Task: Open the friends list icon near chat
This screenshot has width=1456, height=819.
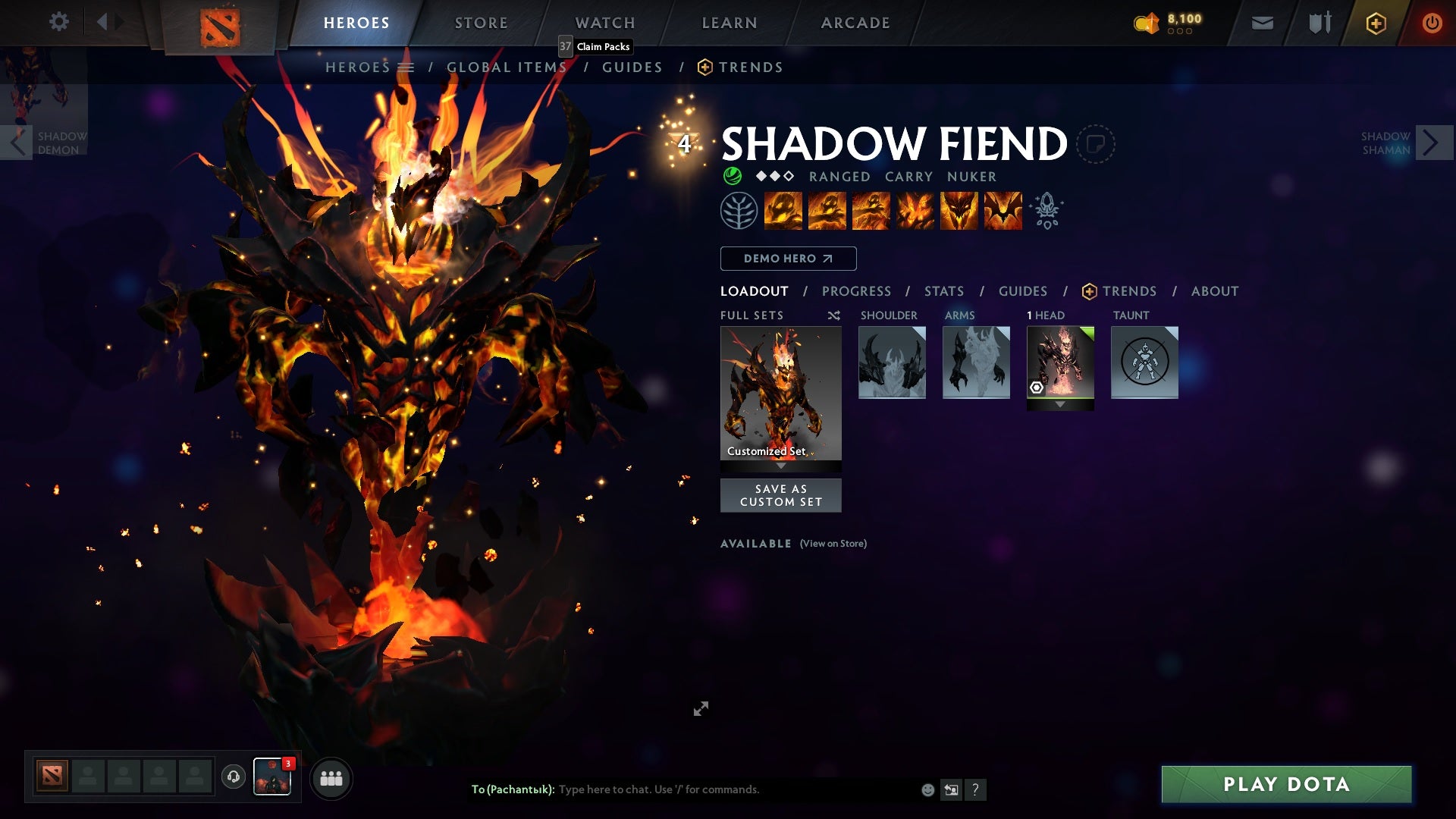Action: pyautogui.click(x=331, y=777)
